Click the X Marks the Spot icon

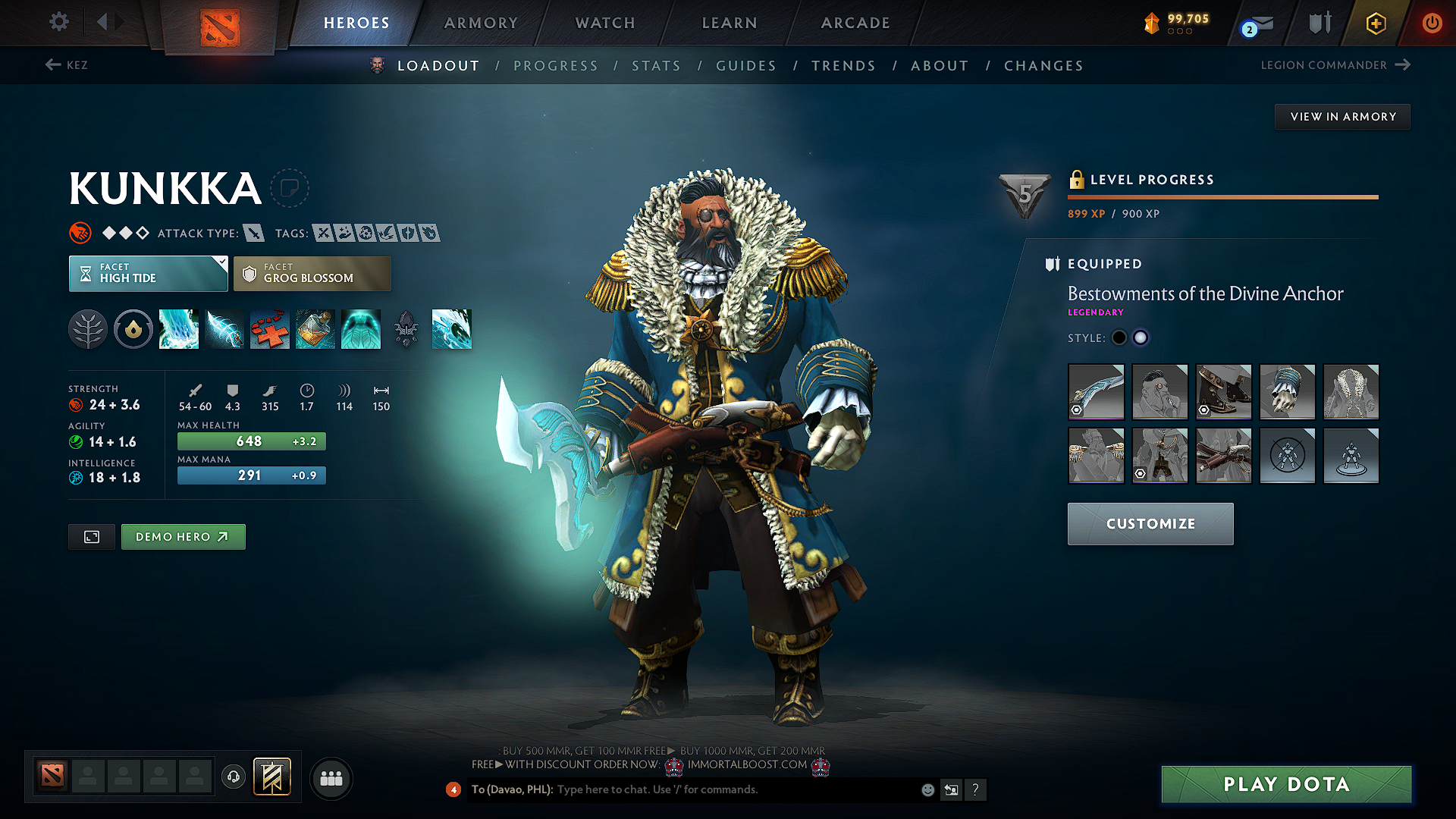pos(270,329)
